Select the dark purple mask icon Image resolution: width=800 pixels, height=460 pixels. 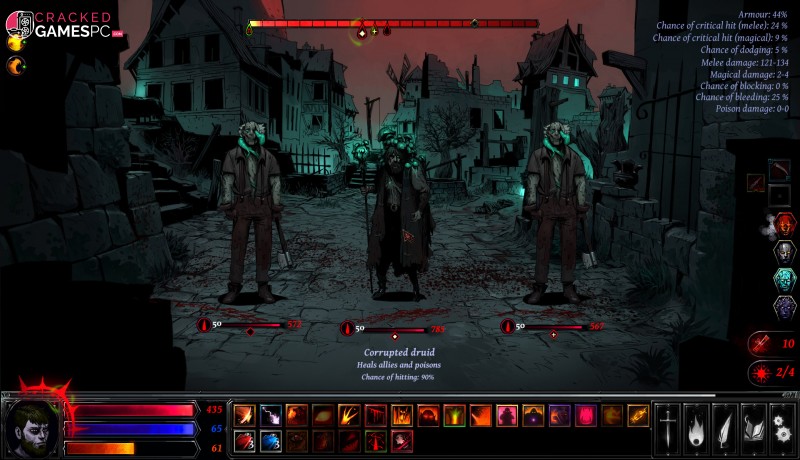pyautogui.click(x=784, y=307)
